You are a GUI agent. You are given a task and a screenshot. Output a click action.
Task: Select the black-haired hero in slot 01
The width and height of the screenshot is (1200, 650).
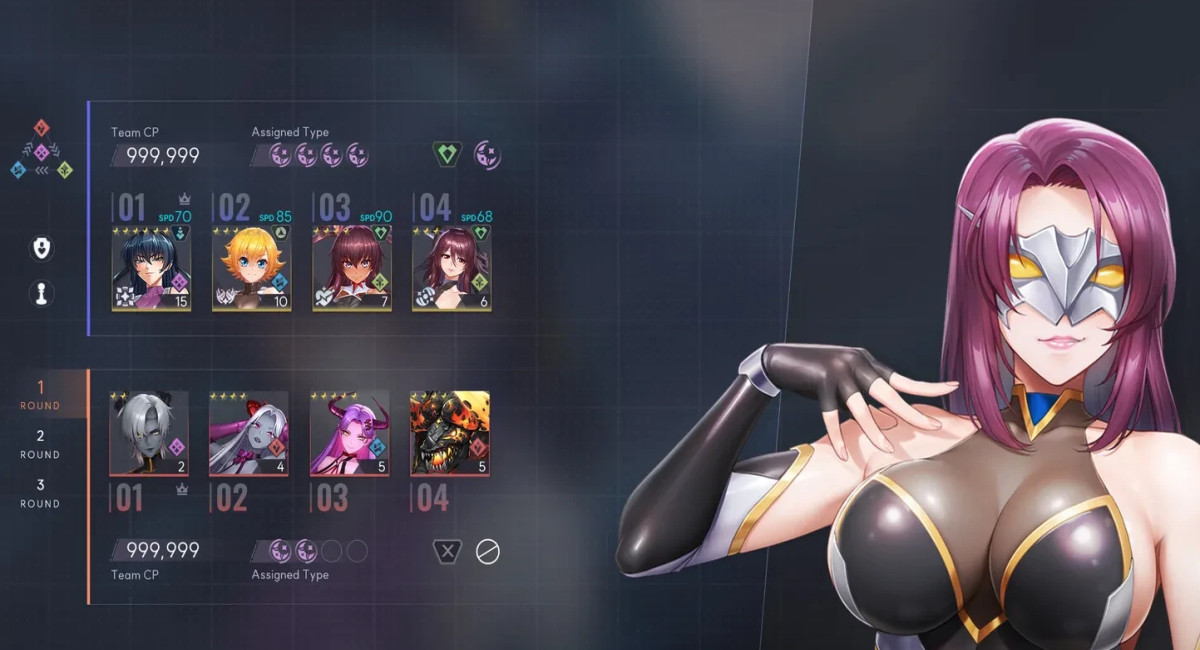151,268
